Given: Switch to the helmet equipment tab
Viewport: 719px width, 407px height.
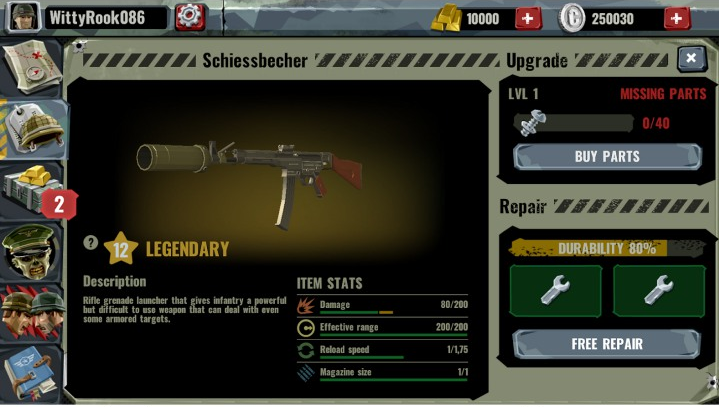Looking at the screenshot, I should [33, 128].
